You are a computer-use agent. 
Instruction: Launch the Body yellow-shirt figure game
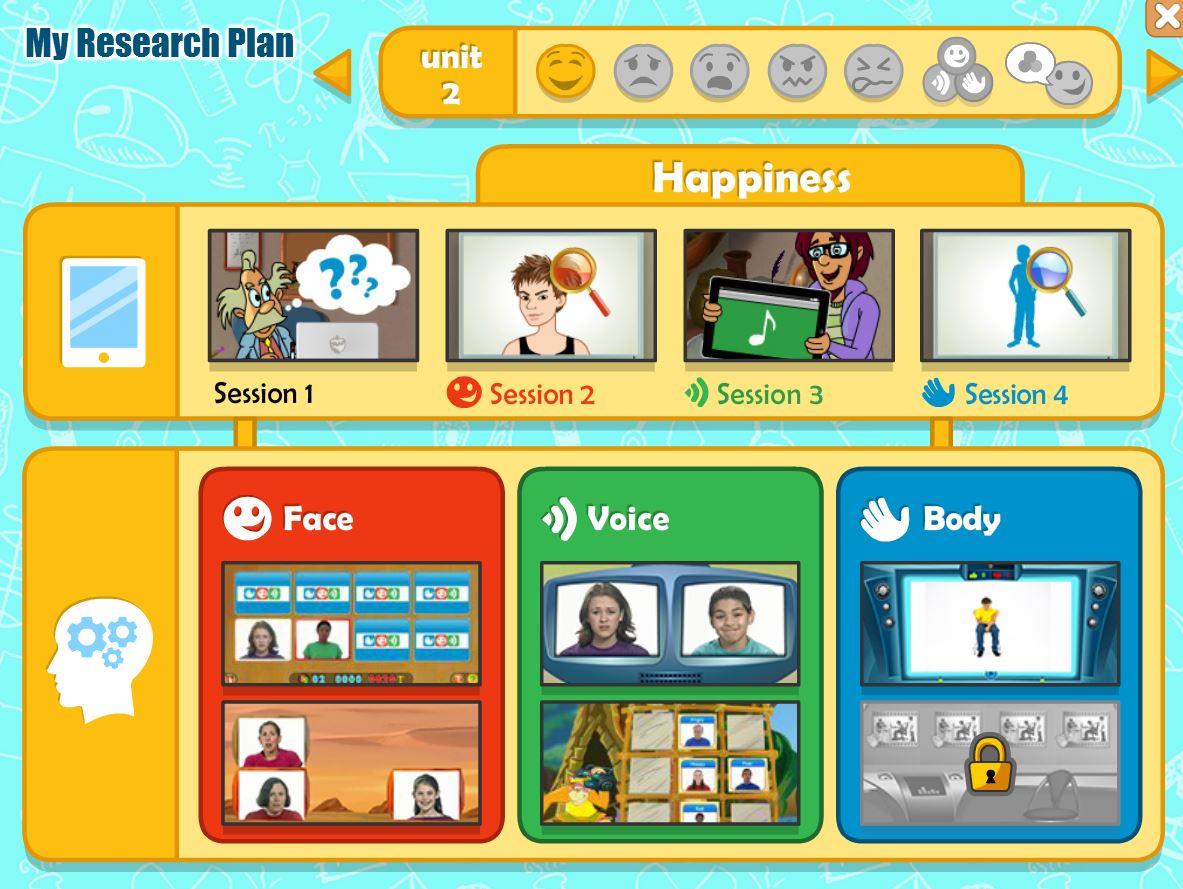pos(989,624)
